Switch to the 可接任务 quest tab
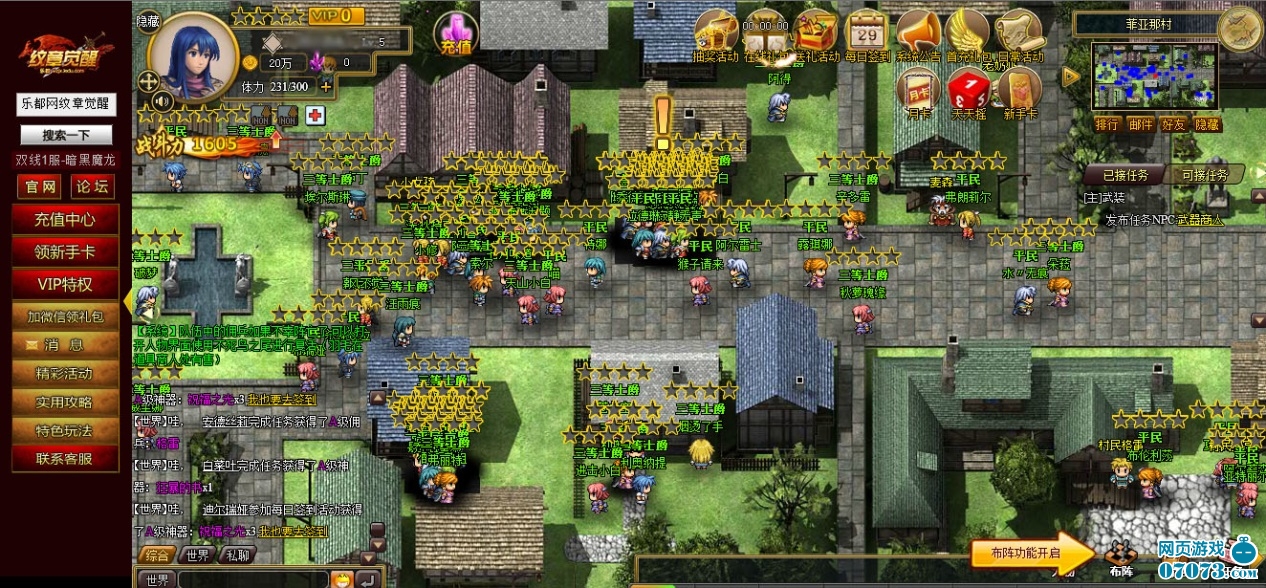 point(1206,175)
